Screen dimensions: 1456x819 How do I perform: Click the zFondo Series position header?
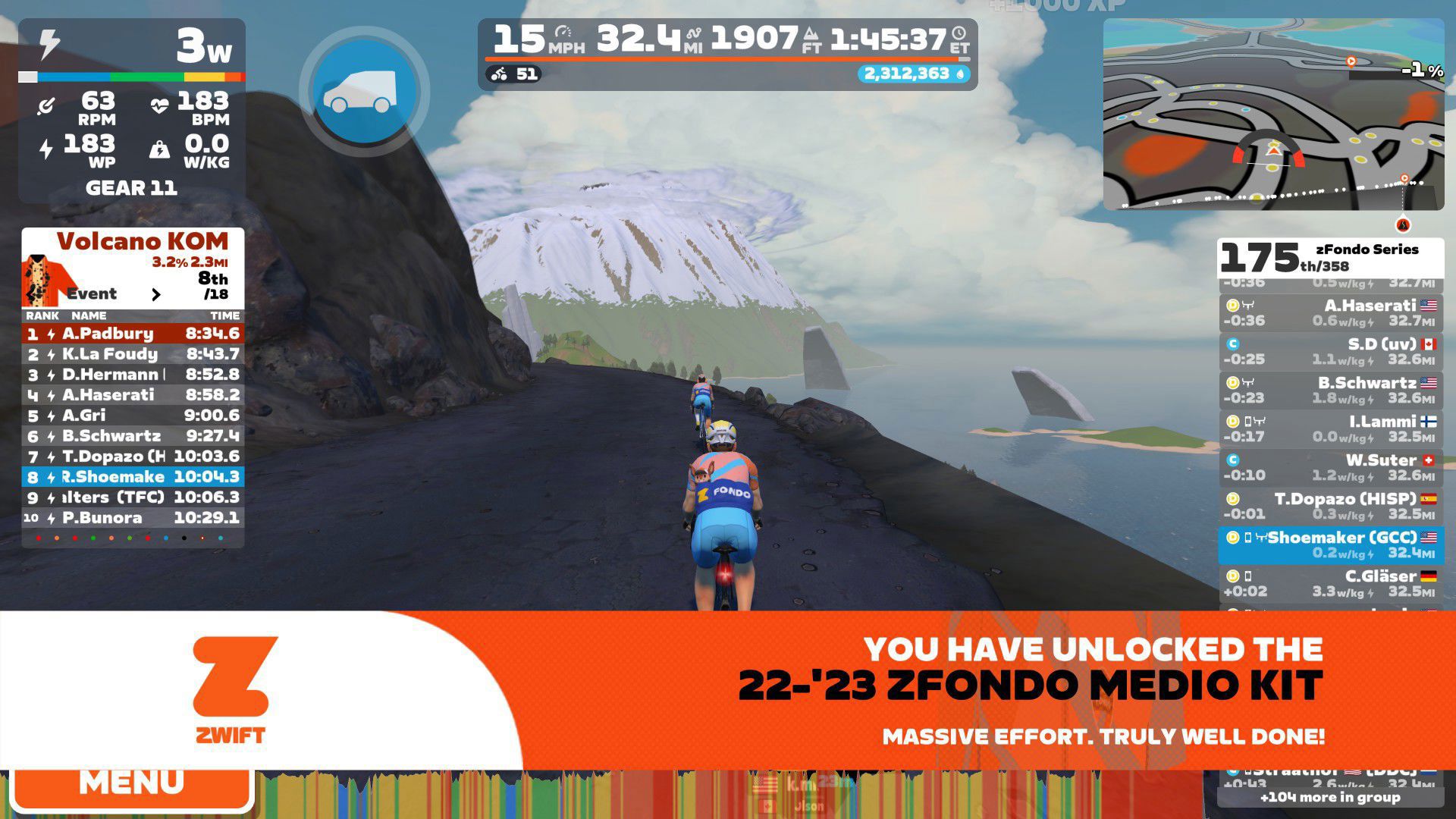pyautogui.click(x=1330, y=258)
